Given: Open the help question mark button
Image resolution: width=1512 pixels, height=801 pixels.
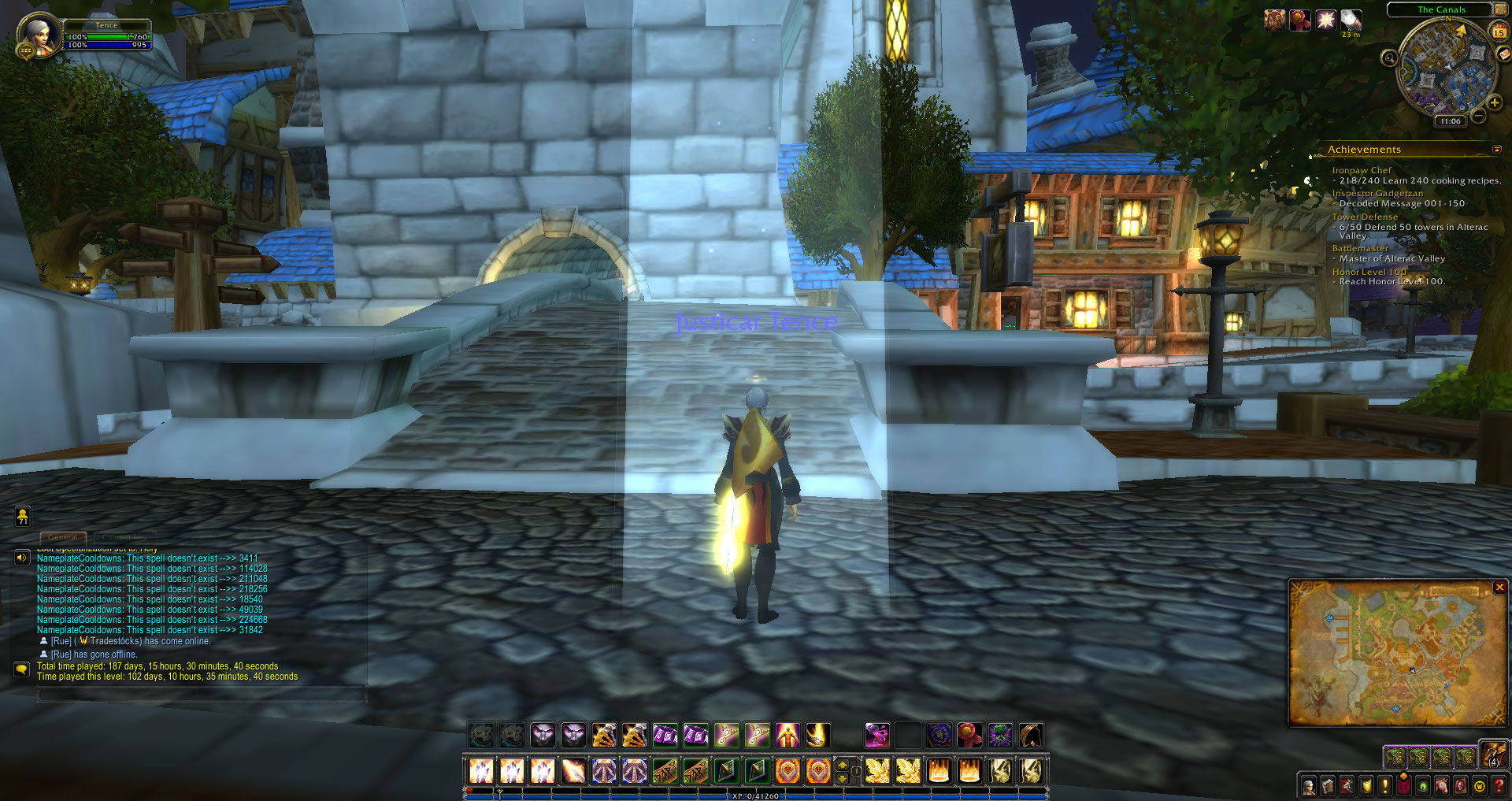Looking at the screenshot, I should point(1499,785).
